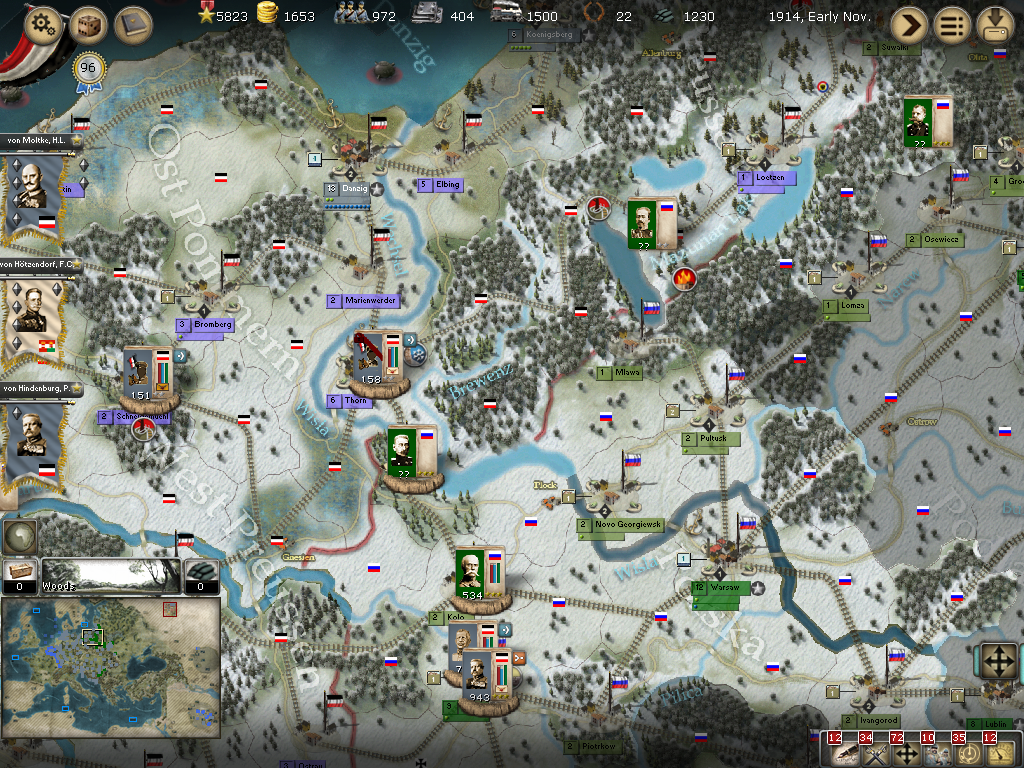Click the Europe minimap
The height and width of the screenshot is (768, 1024).
tap(110, 666)
